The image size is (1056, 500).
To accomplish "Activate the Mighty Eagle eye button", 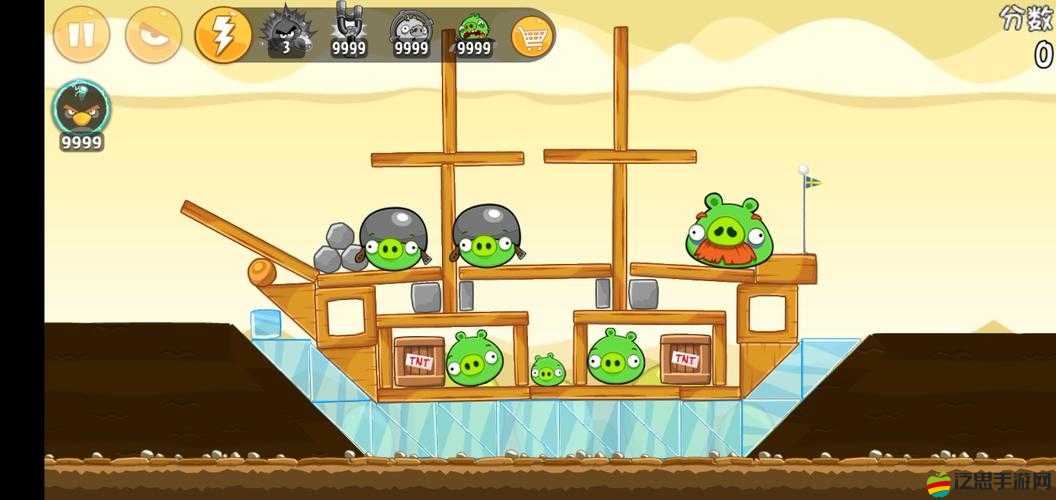I will tap(153, 35).
